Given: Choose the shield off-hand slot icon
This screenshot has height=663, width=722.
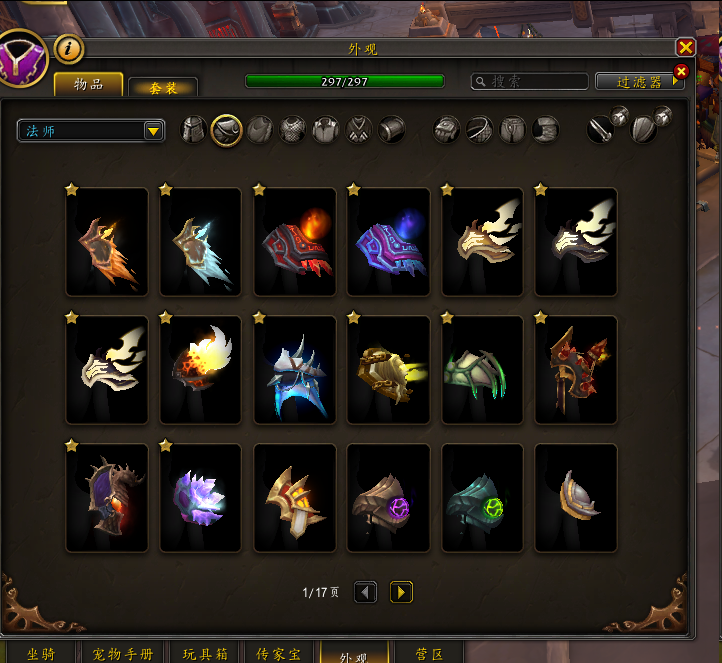Looking at the screenshot, I should [x=645, y=130].
